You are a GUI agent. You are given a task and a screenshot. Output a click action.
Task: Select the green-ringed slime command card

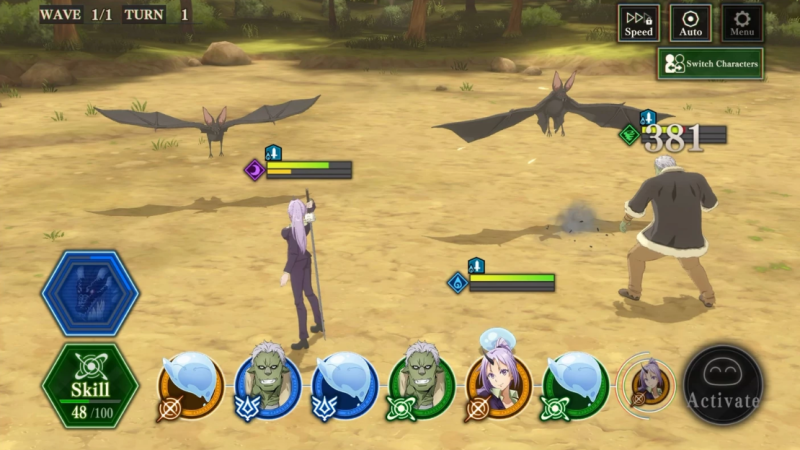pos(576,386)
